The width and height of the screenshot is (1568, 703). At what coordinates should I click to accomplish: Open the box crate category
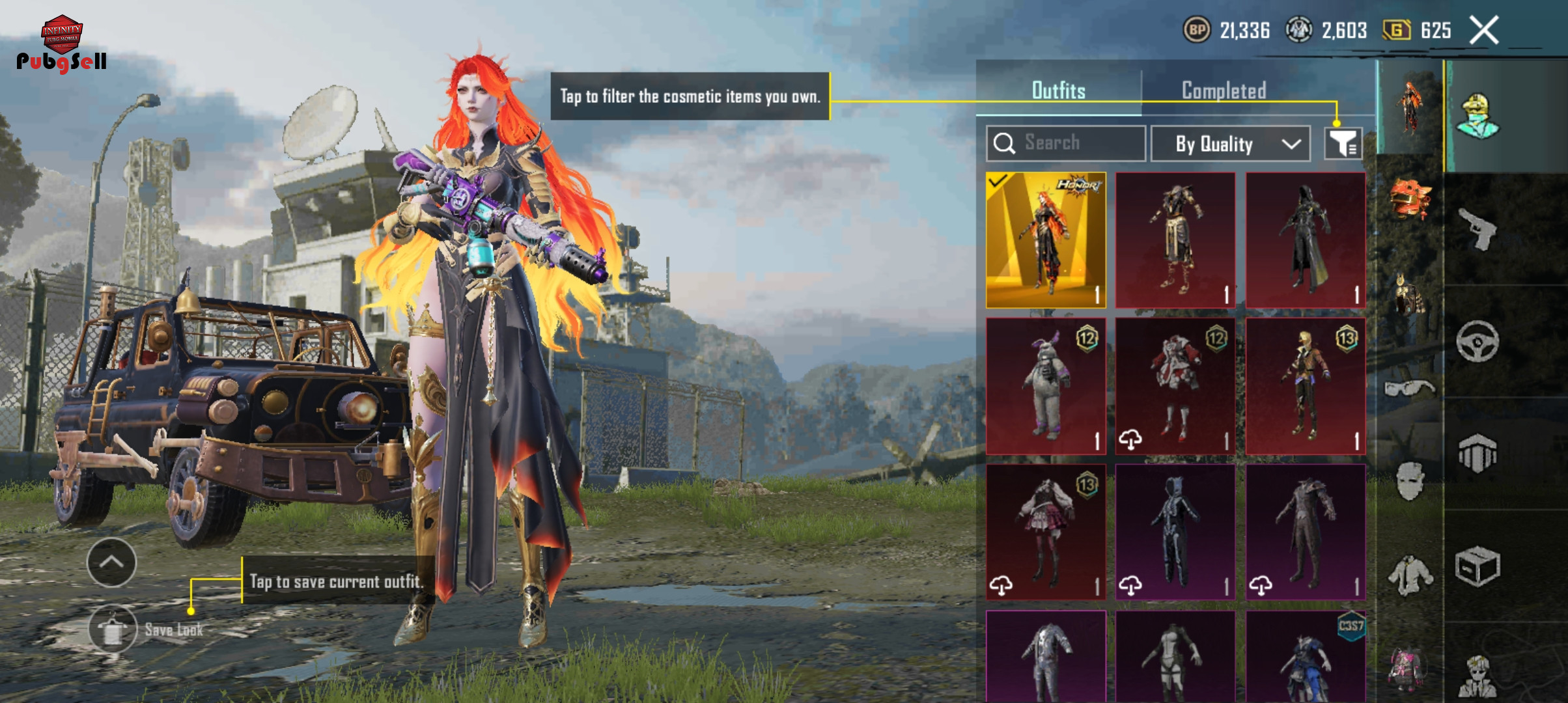pos(1477,566)
